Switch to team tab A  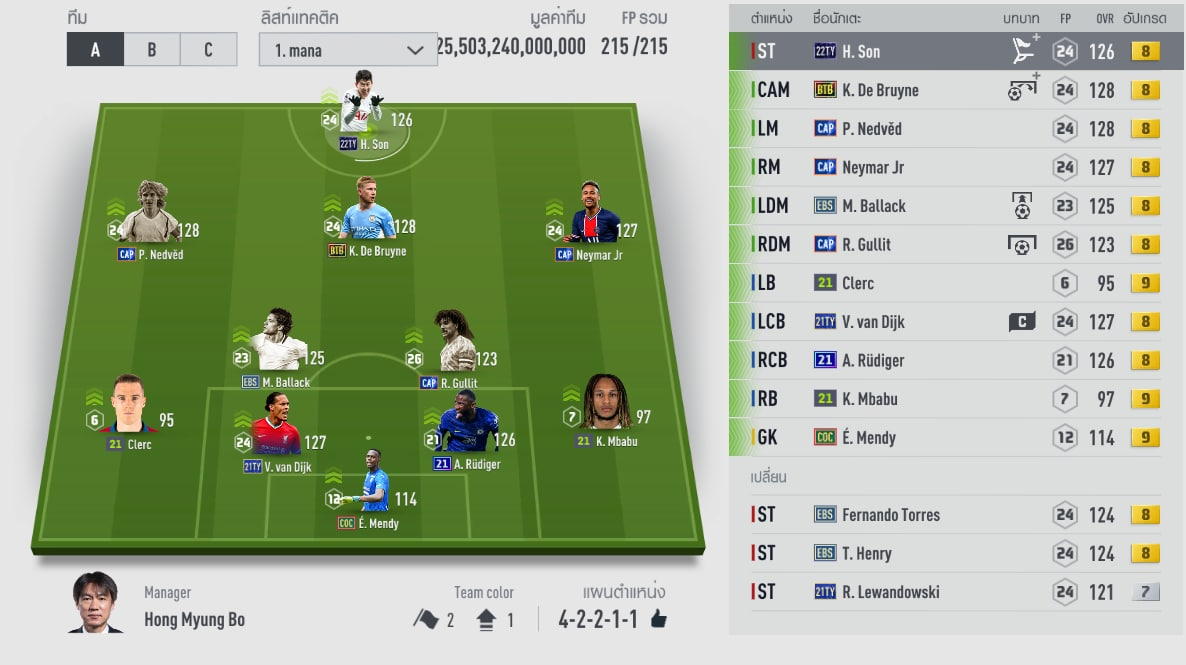(95, 49)
